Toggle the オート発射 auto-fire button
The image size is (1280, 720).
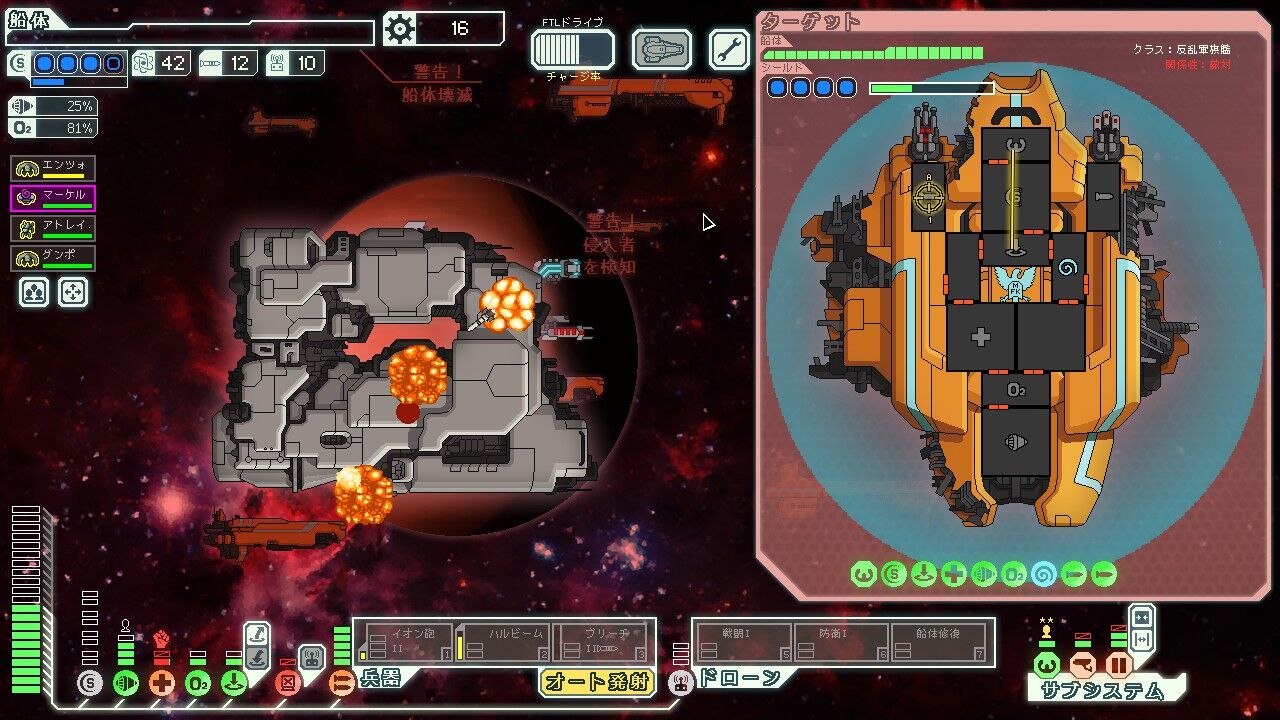[596, 682]
